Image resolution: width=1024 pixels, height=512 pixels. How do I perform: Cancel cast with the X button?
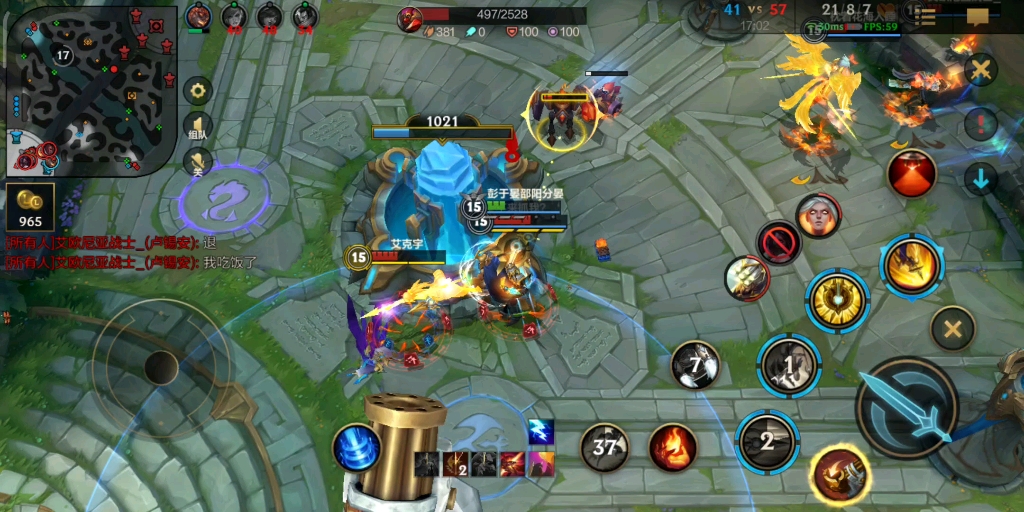click(952, 328)
